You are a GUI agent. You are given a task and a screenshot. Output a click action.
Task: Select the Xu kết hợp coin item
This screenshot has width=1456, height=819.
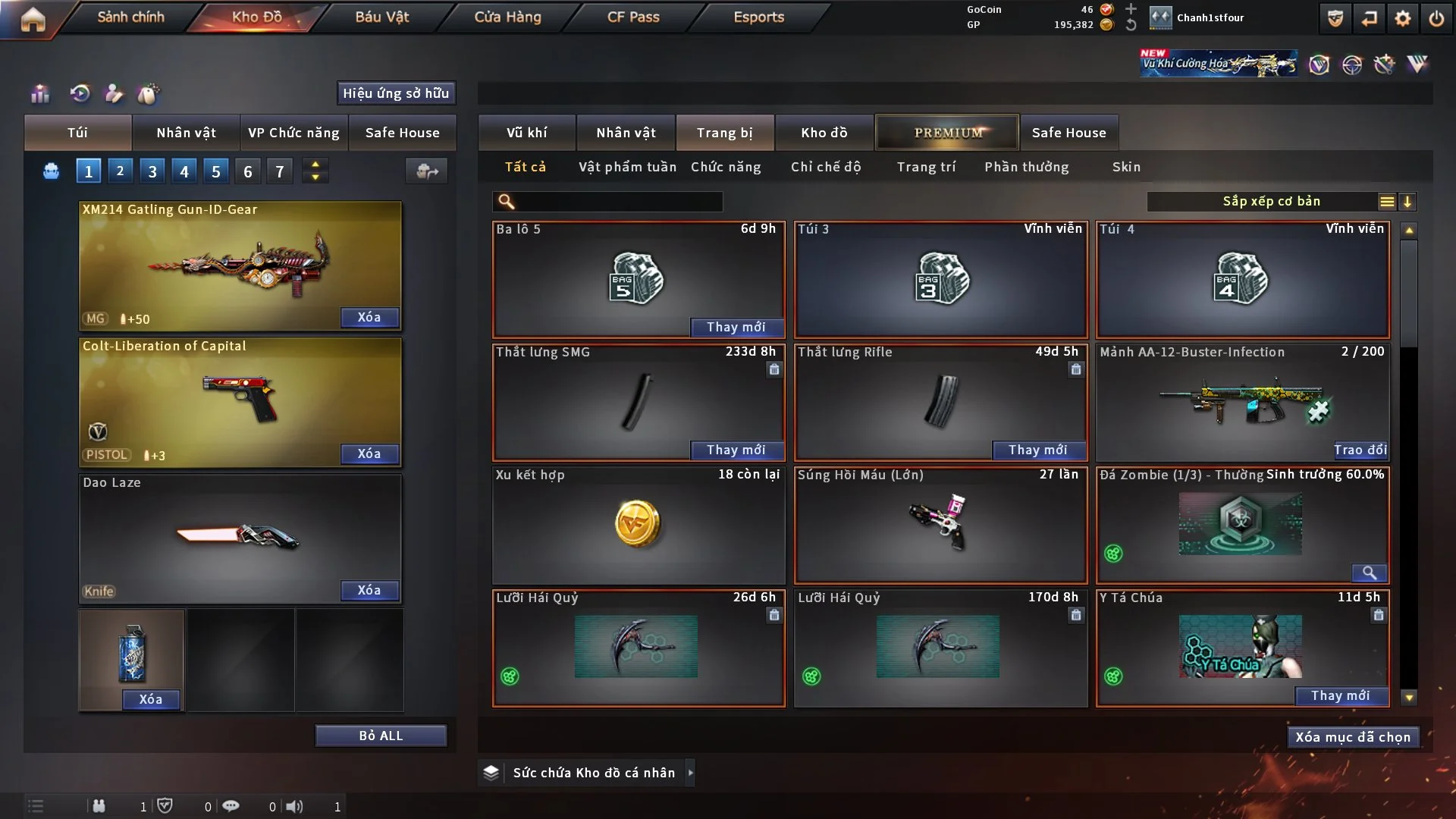pos(638,525)
